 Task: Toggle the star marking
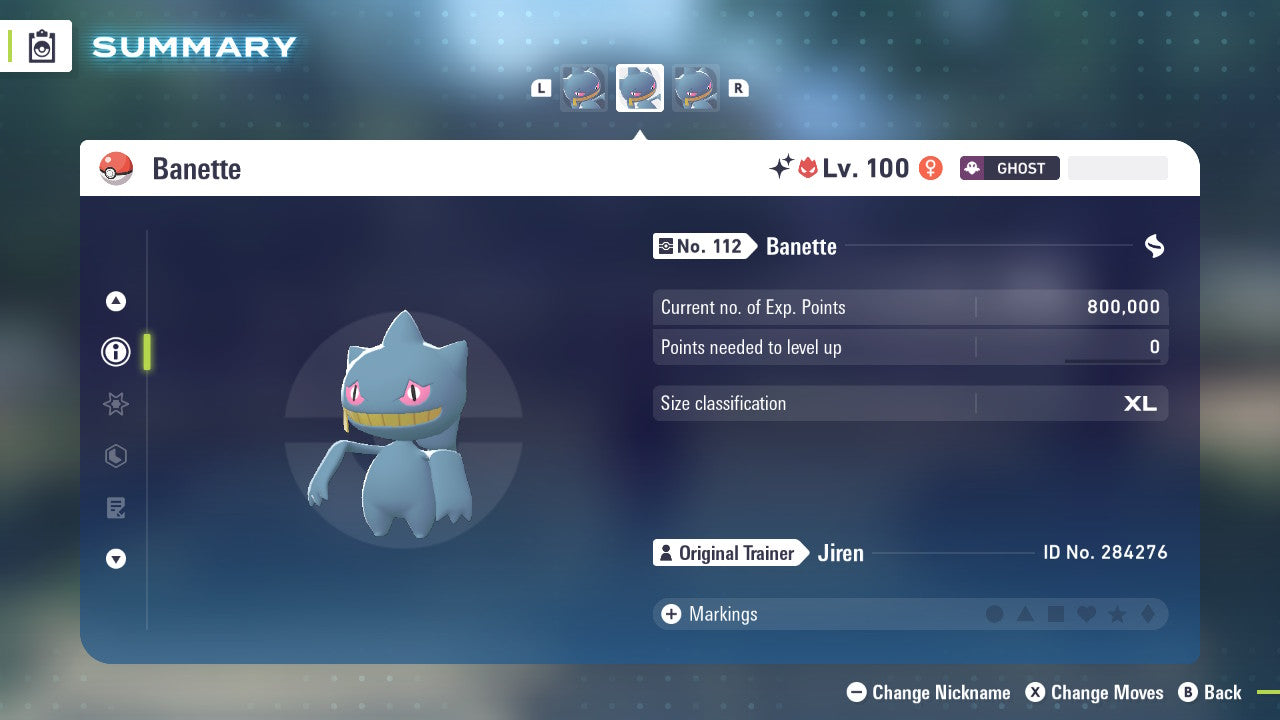point(1116,614)
